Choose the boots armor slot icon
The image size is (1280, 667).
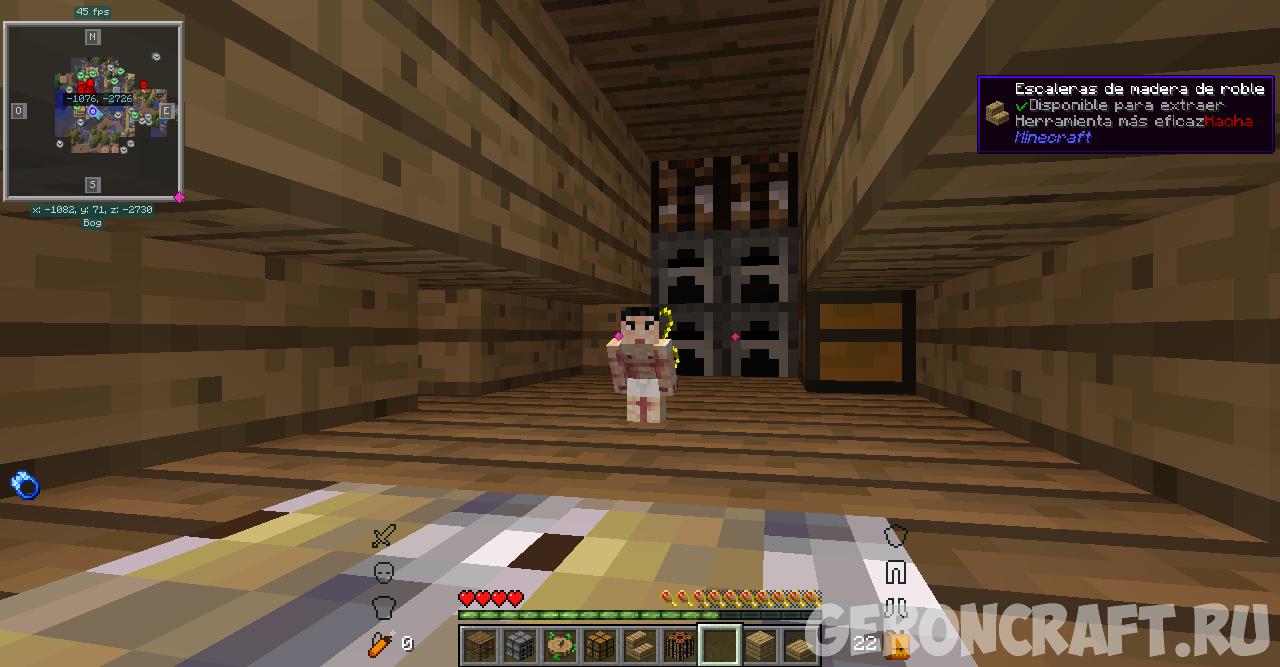(895, 608)
